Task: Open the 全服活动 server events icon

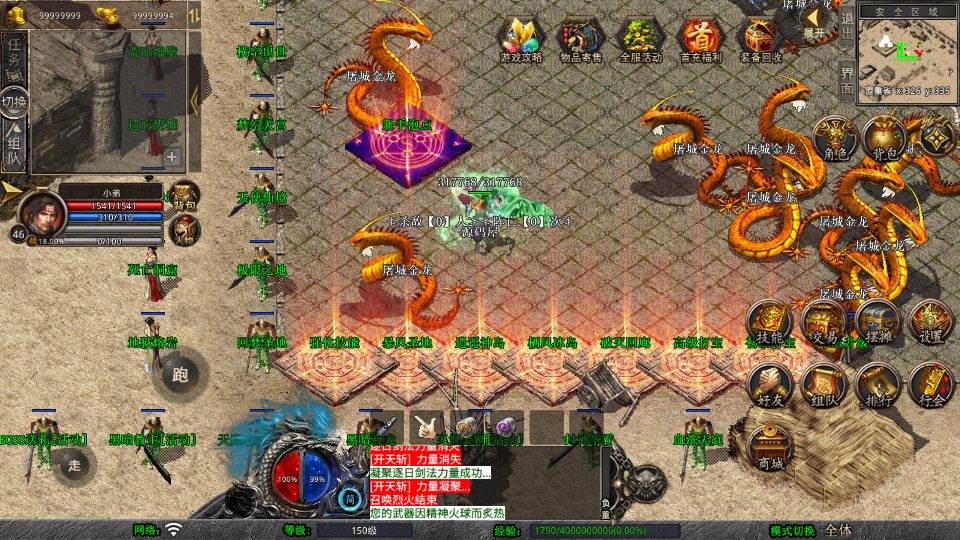Action: click(x=641, y=40)
